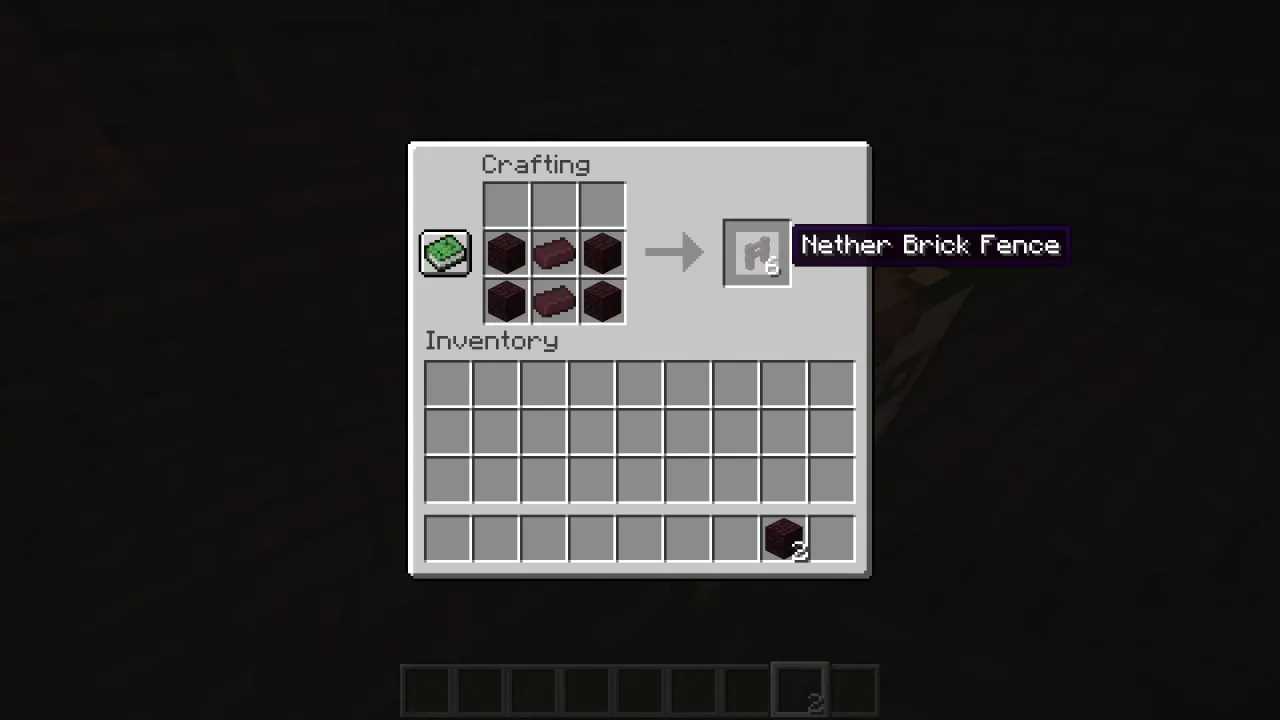Click the empty top-left crafting grid slot

coord(505,204)
